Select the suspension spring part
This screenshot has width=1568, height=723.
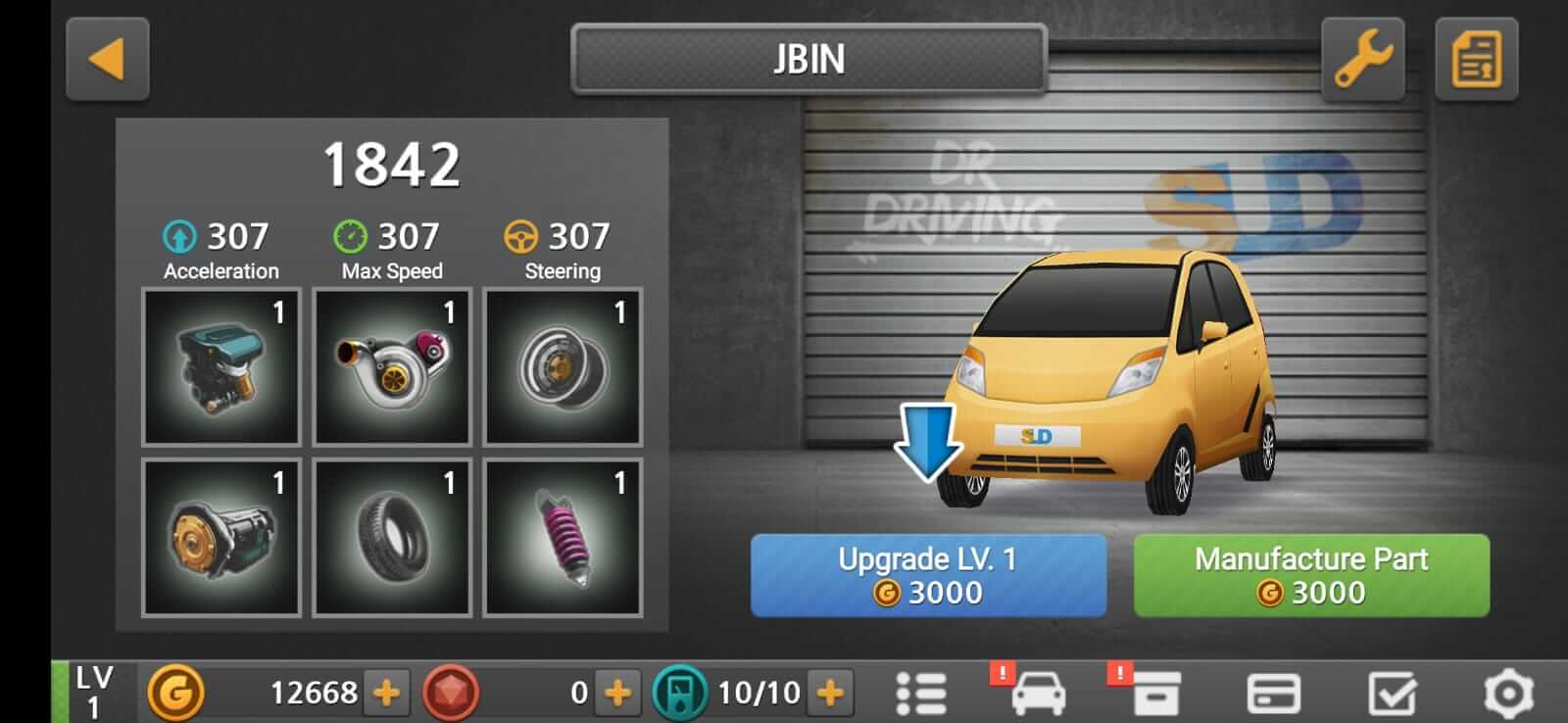(x=563, y=538)
